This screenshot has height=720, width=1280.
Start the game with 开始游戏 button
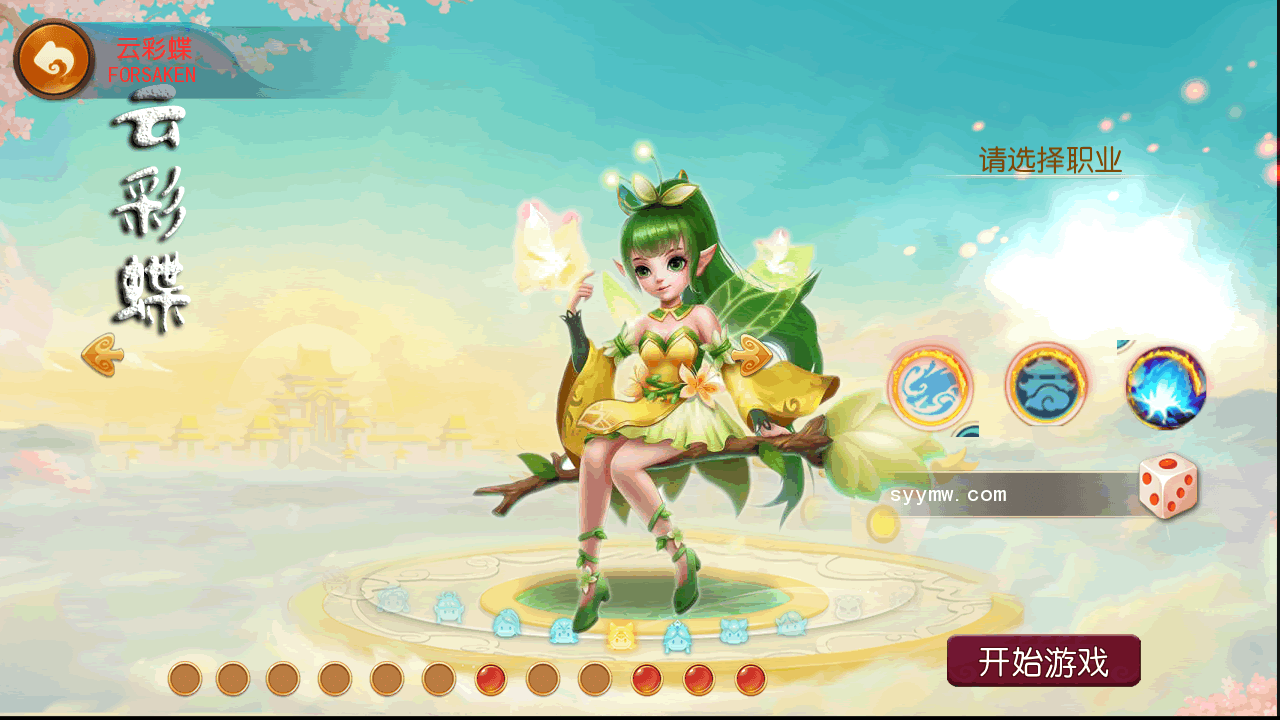(1043, 661)
